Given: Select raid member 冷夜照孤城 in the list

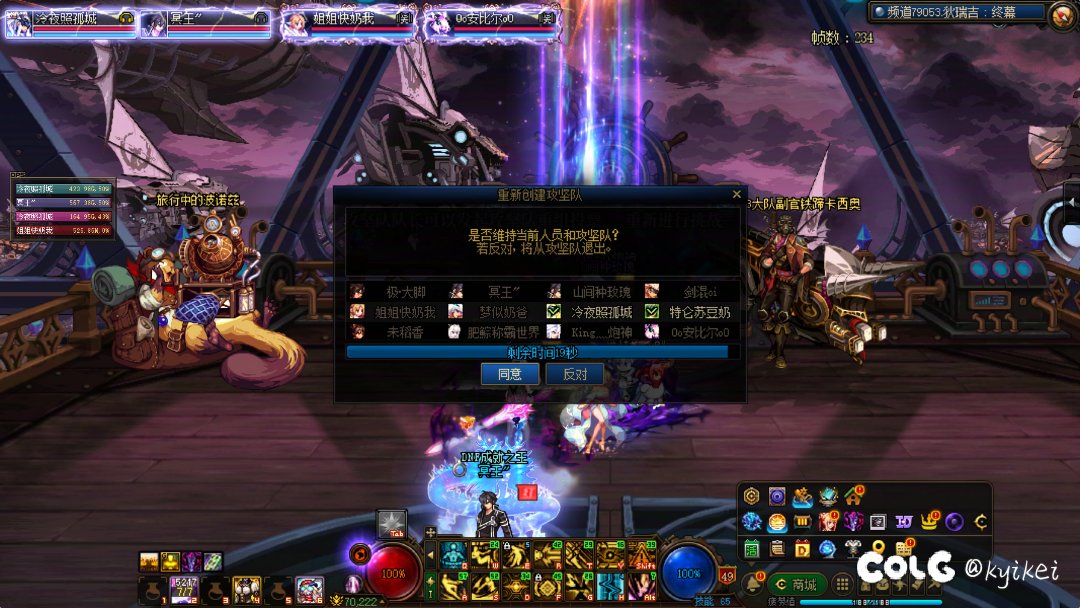Looking at the screenshot, I should (x=603, y=312).
